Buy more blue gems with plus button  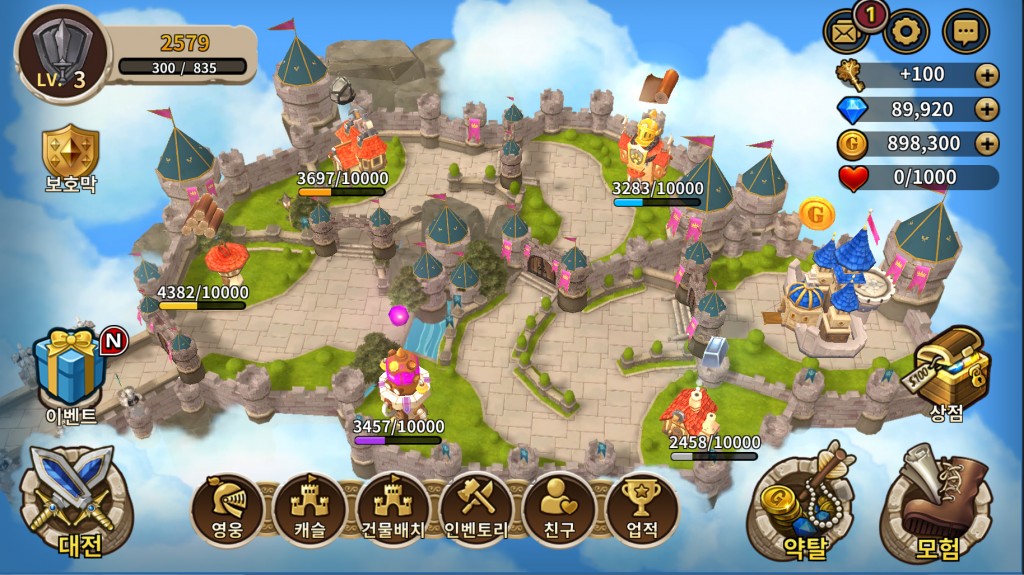point(987,109)
